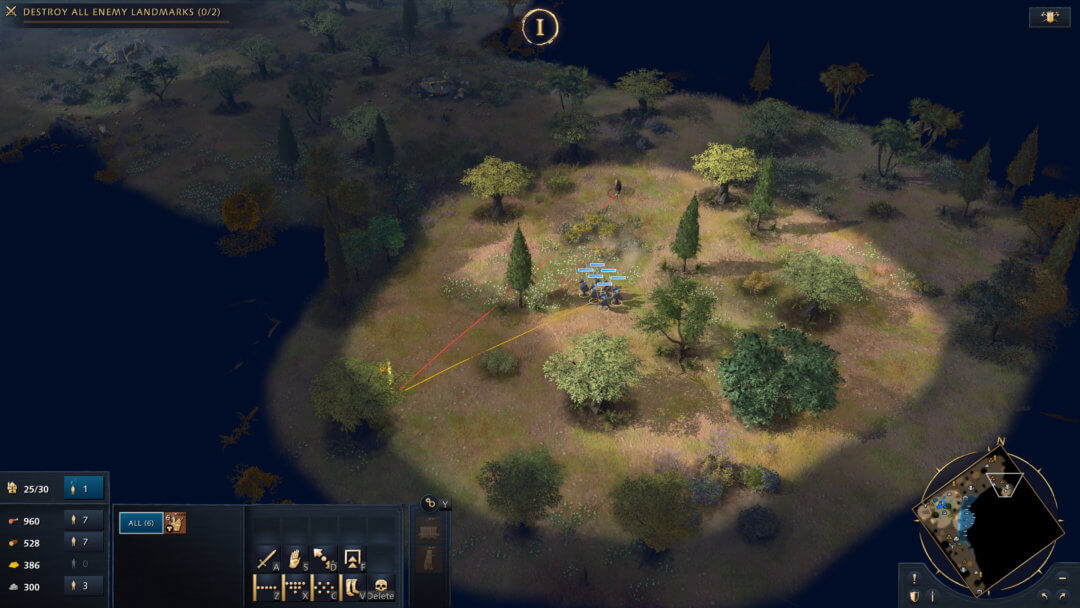Click the minus button beside the minimap
Viewport: 1080px width, 608px height.
[x=1062, y=578]
